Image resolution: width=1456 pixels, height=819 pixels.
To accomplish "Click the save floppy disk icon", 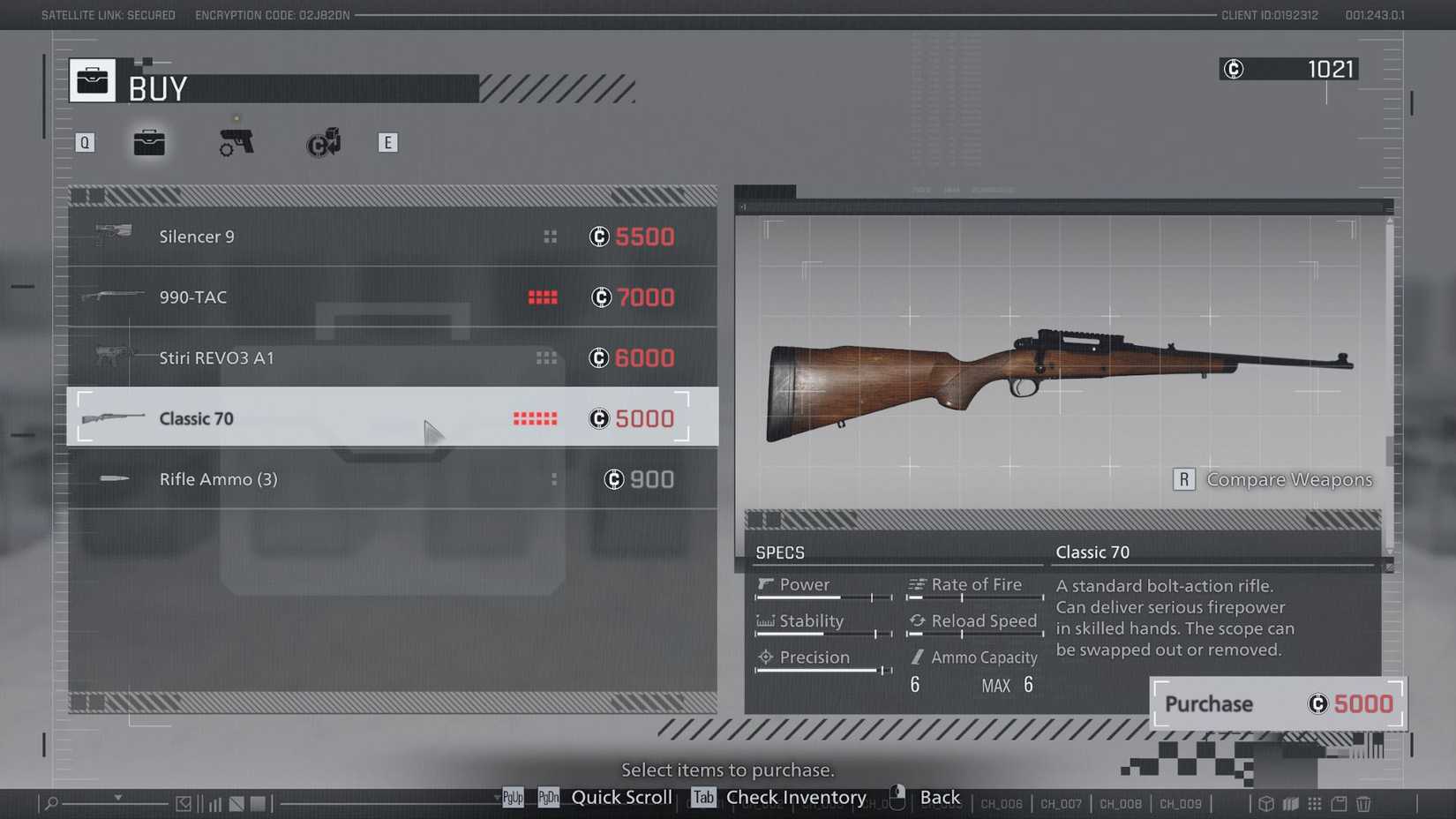I will [1338, 804].
